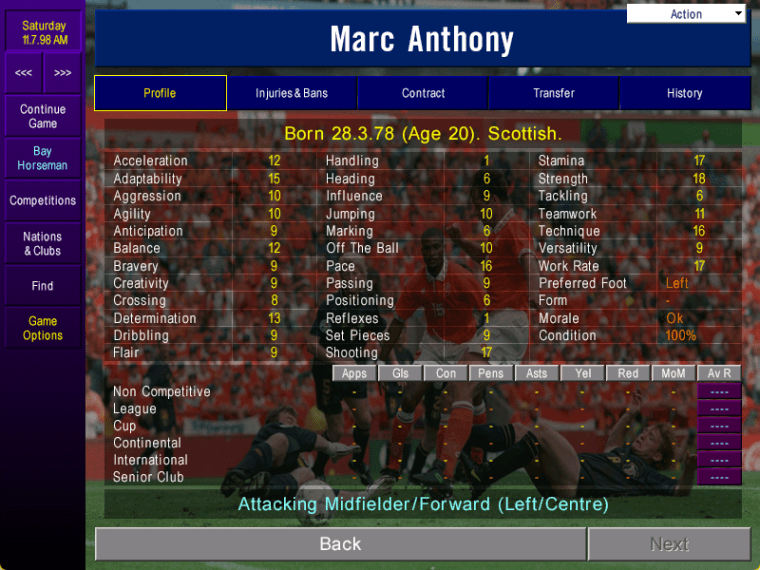Select the Av R statistics column header

click(719, 373)
